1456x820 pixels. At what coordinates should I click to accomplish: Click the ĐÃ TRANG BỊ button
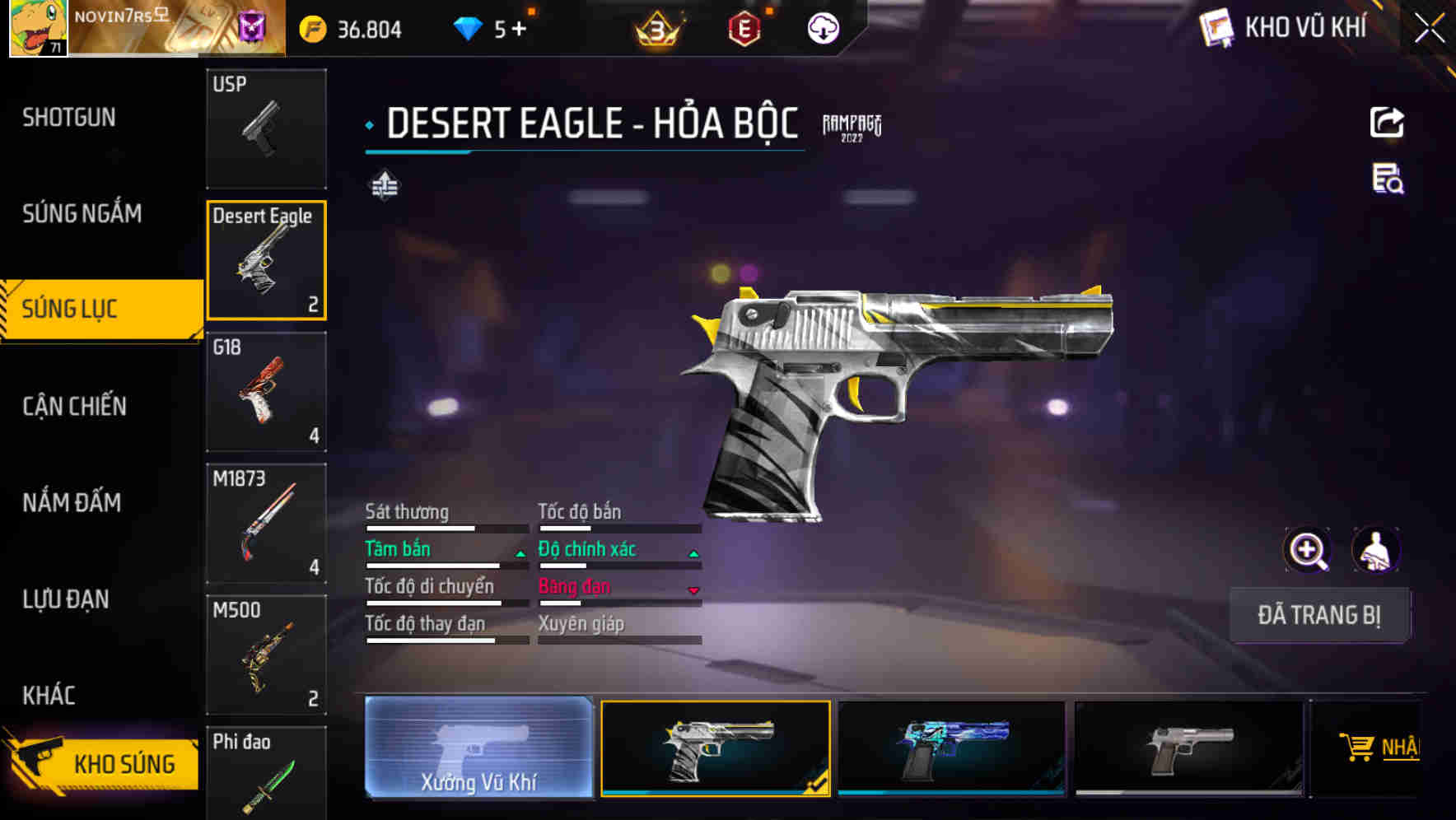pyautogui.click(x=1319, y=615)
